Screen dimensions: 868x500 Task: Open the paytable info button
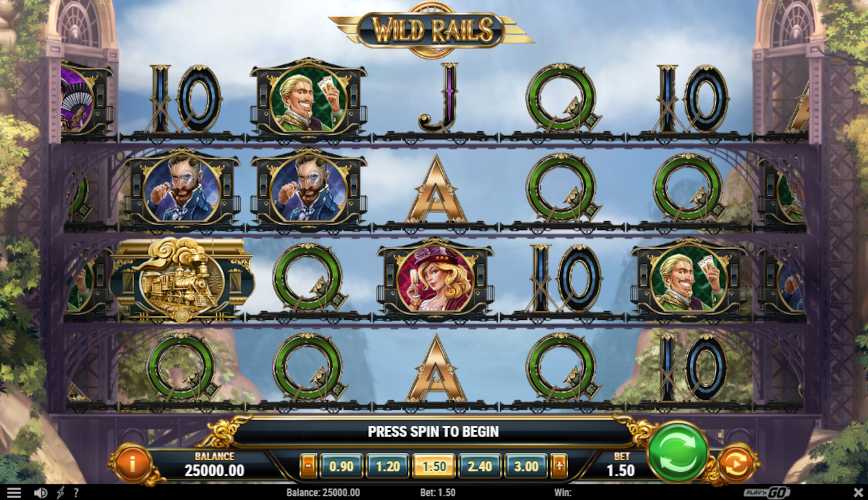click(x=133, y=463)
